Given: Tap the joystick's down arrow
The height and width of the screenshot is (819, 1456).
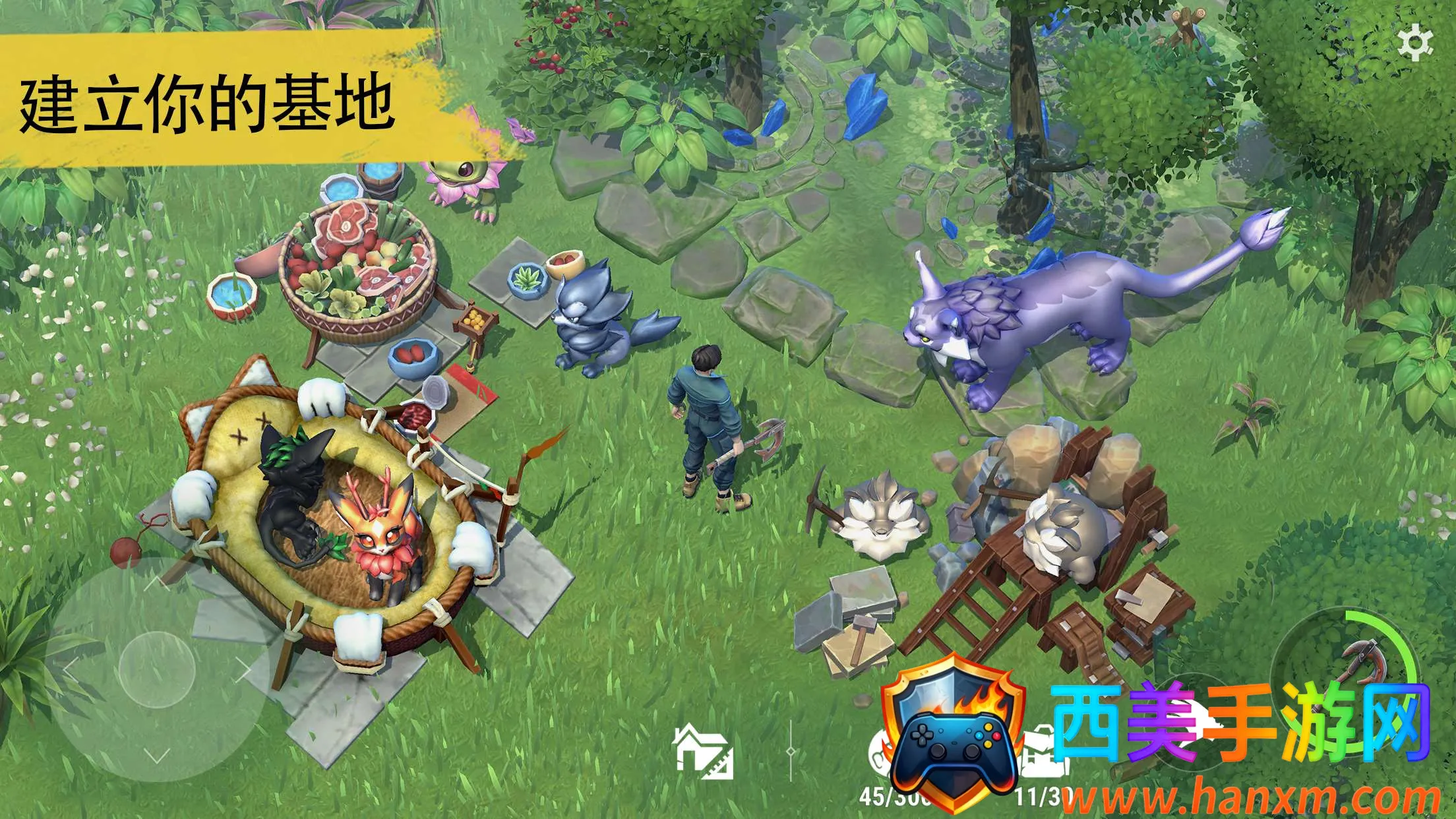Looking at the screenshot, I should [x=156, y=757].
